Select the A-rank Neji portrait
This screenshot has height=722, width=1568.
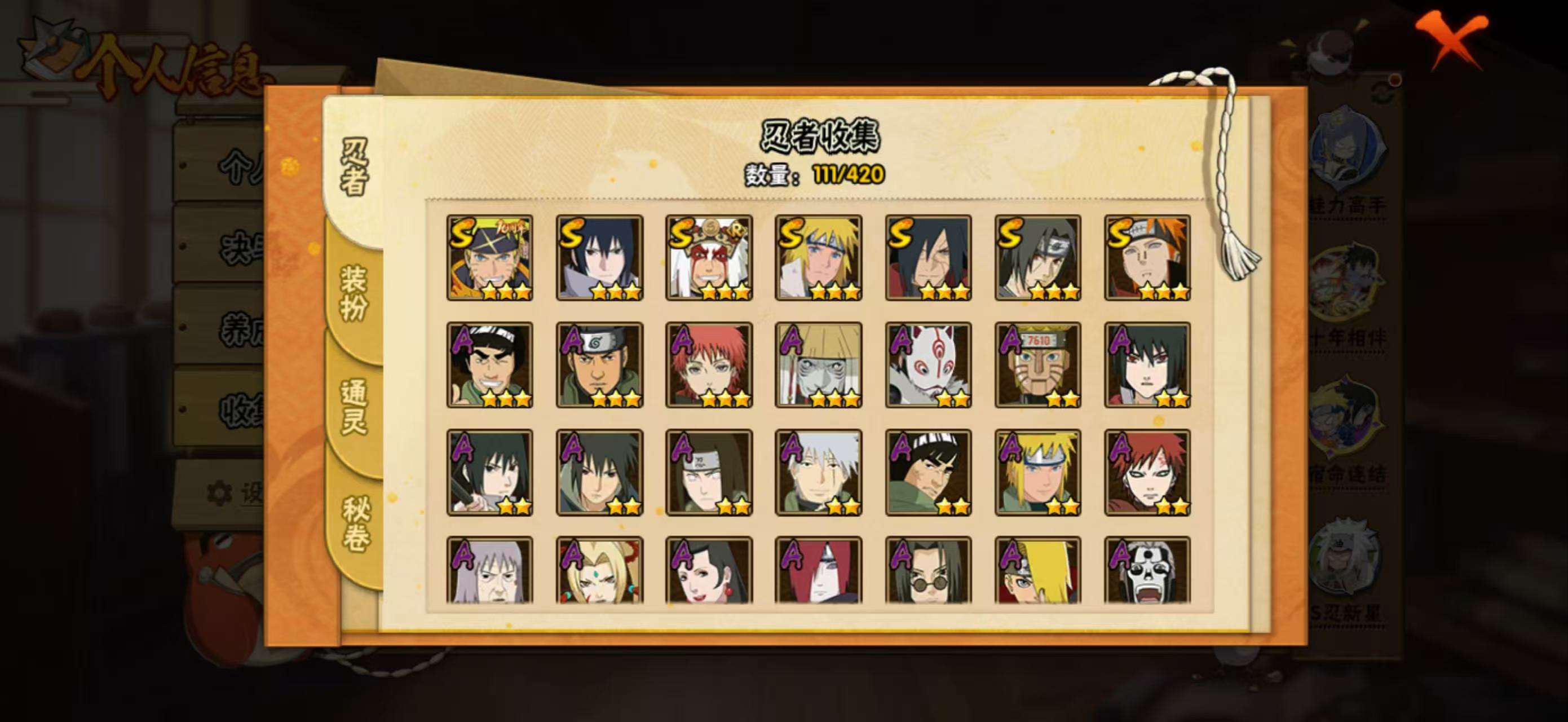(709, 473)
